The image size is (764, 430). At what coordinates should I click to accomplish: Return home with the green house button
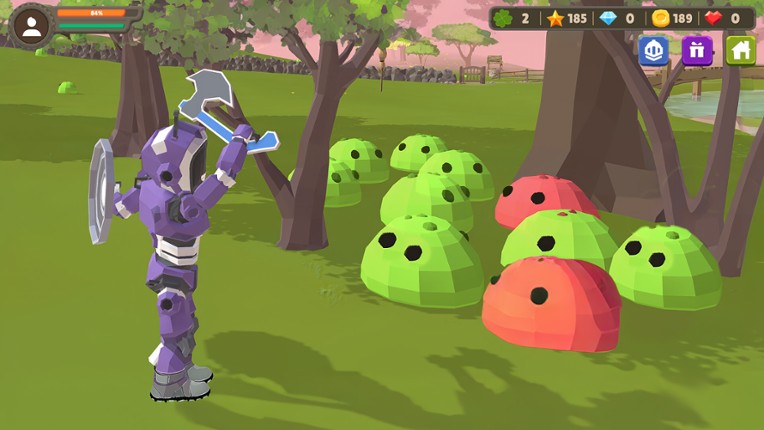pos(740,50)
